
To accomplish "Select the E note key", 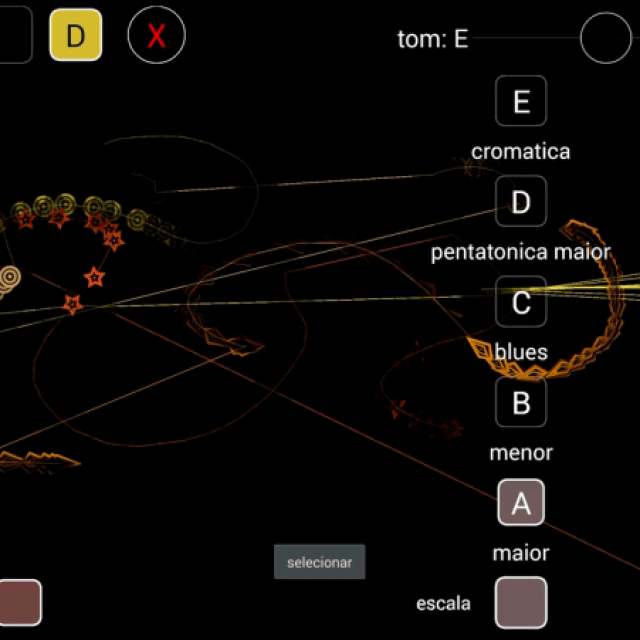I will (x=521, y=102).
